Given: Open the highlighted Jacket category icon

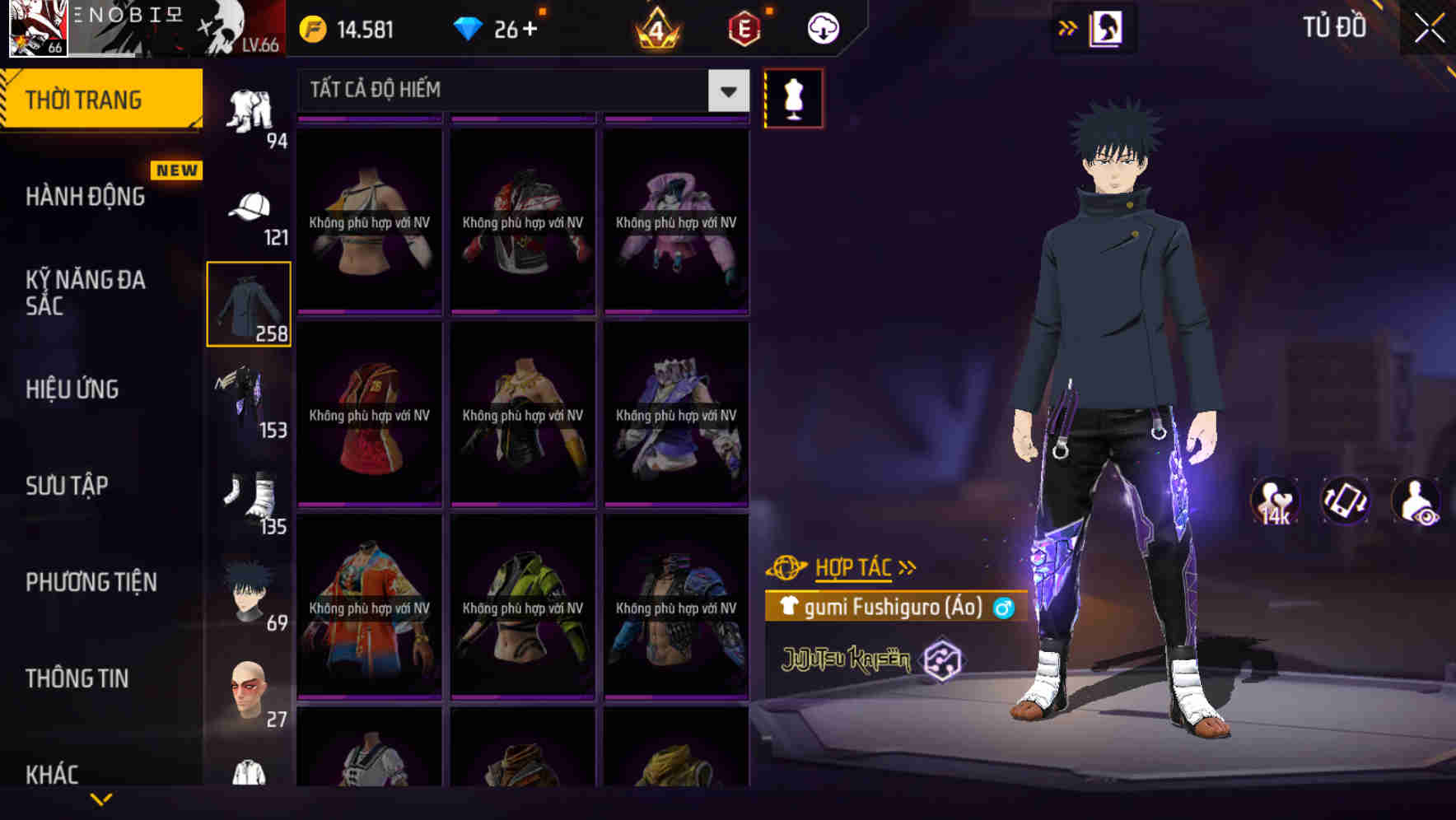Looking at the screenshot, I should pos(250,305).
